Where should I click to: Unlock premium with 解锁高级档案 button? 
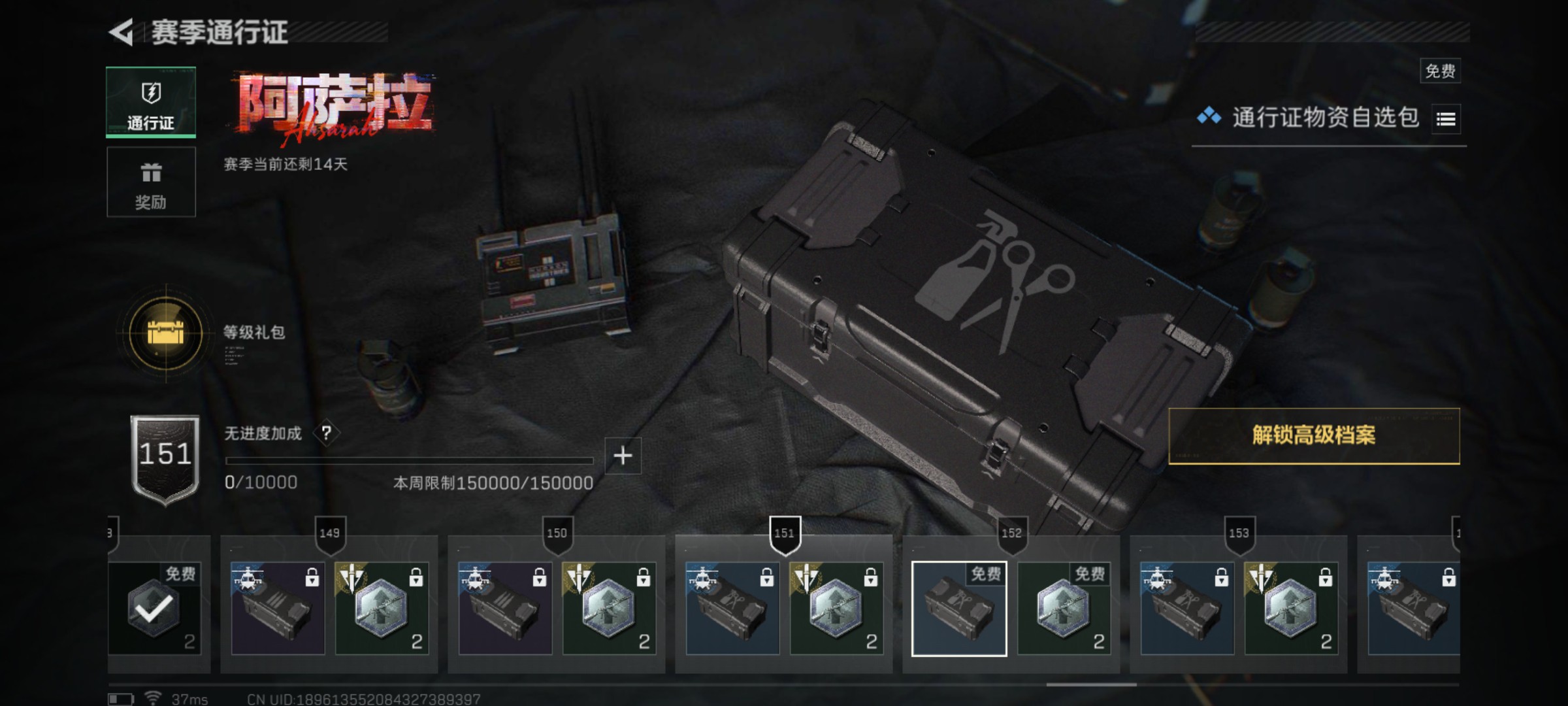coord(1314,436)
